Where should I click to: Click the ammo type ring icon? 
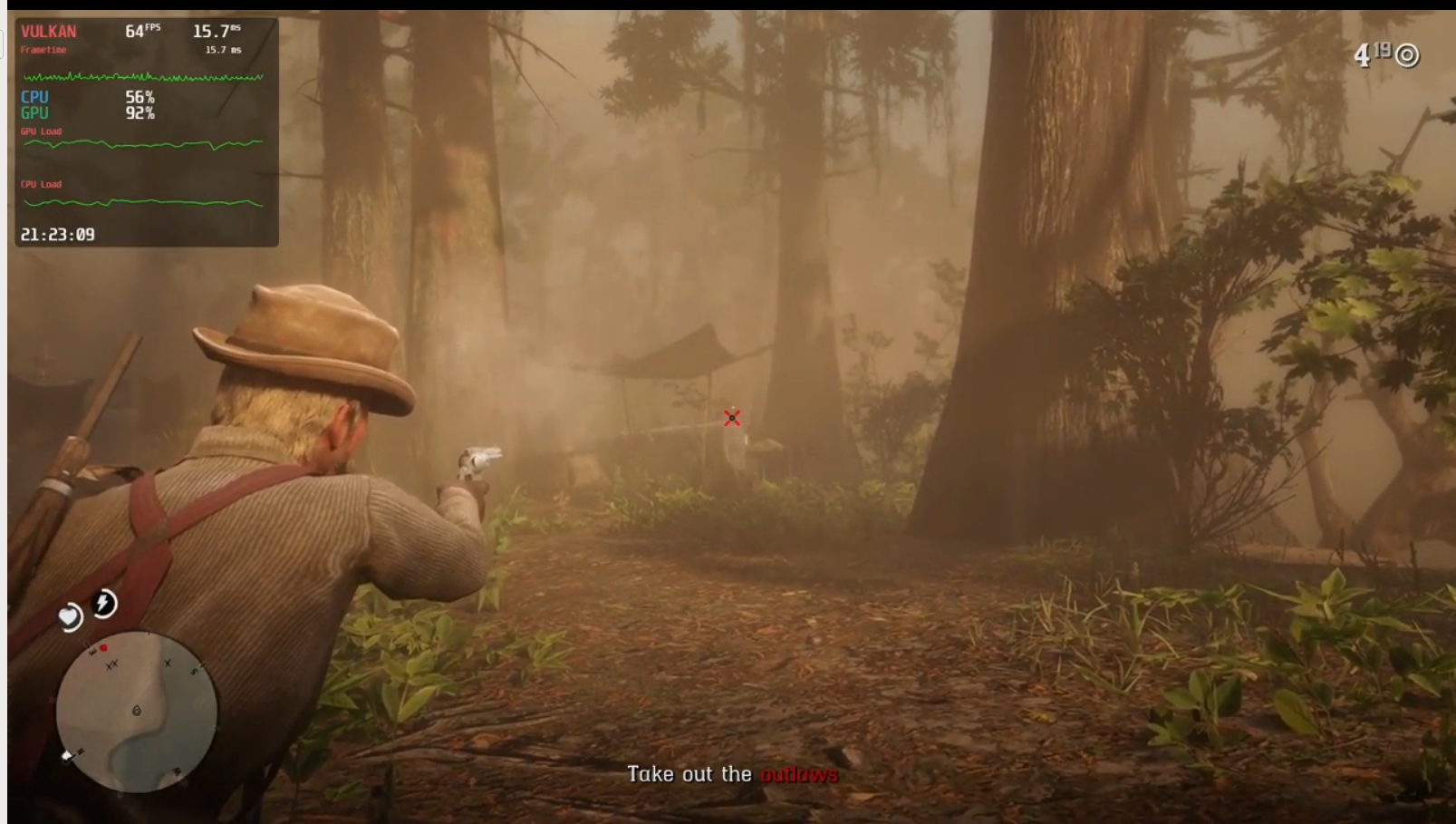click(1407, 56)
